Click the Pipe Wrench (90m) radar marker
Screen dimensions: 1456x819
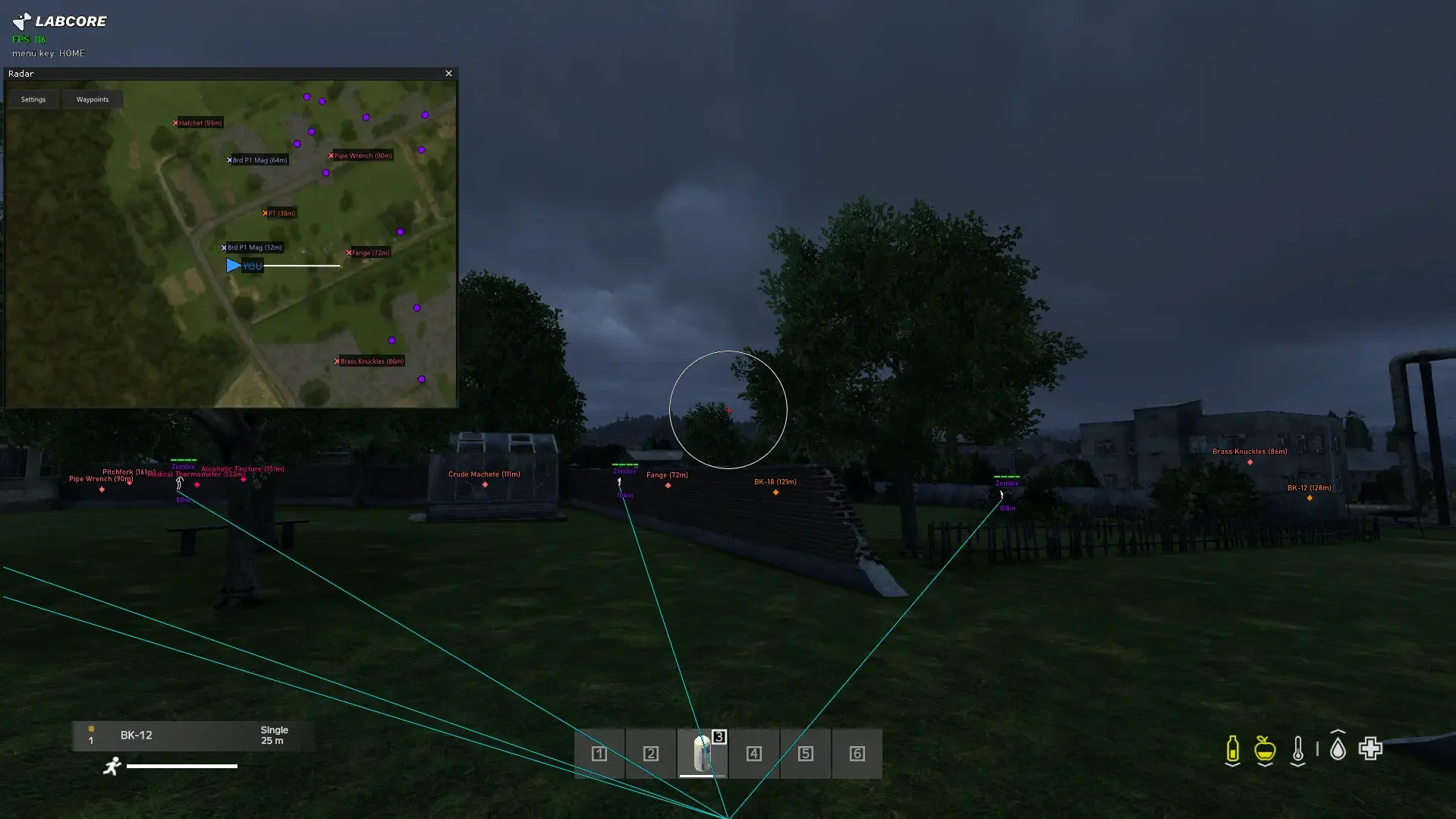360,155
